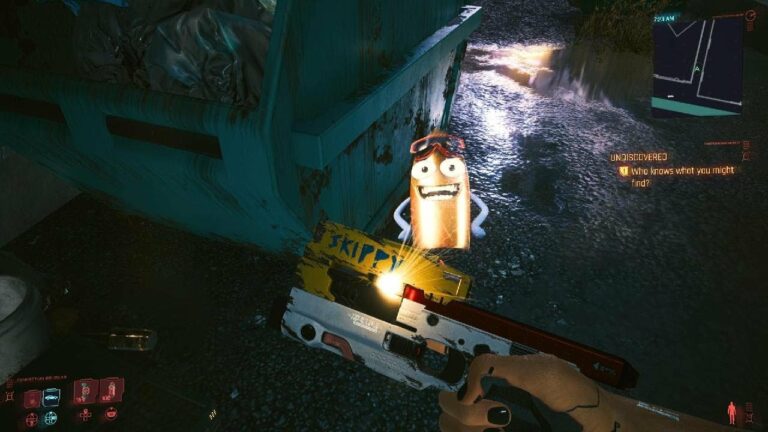Select the highlighted blue car quick slot
768x432 pixels.
coord(52,397)
